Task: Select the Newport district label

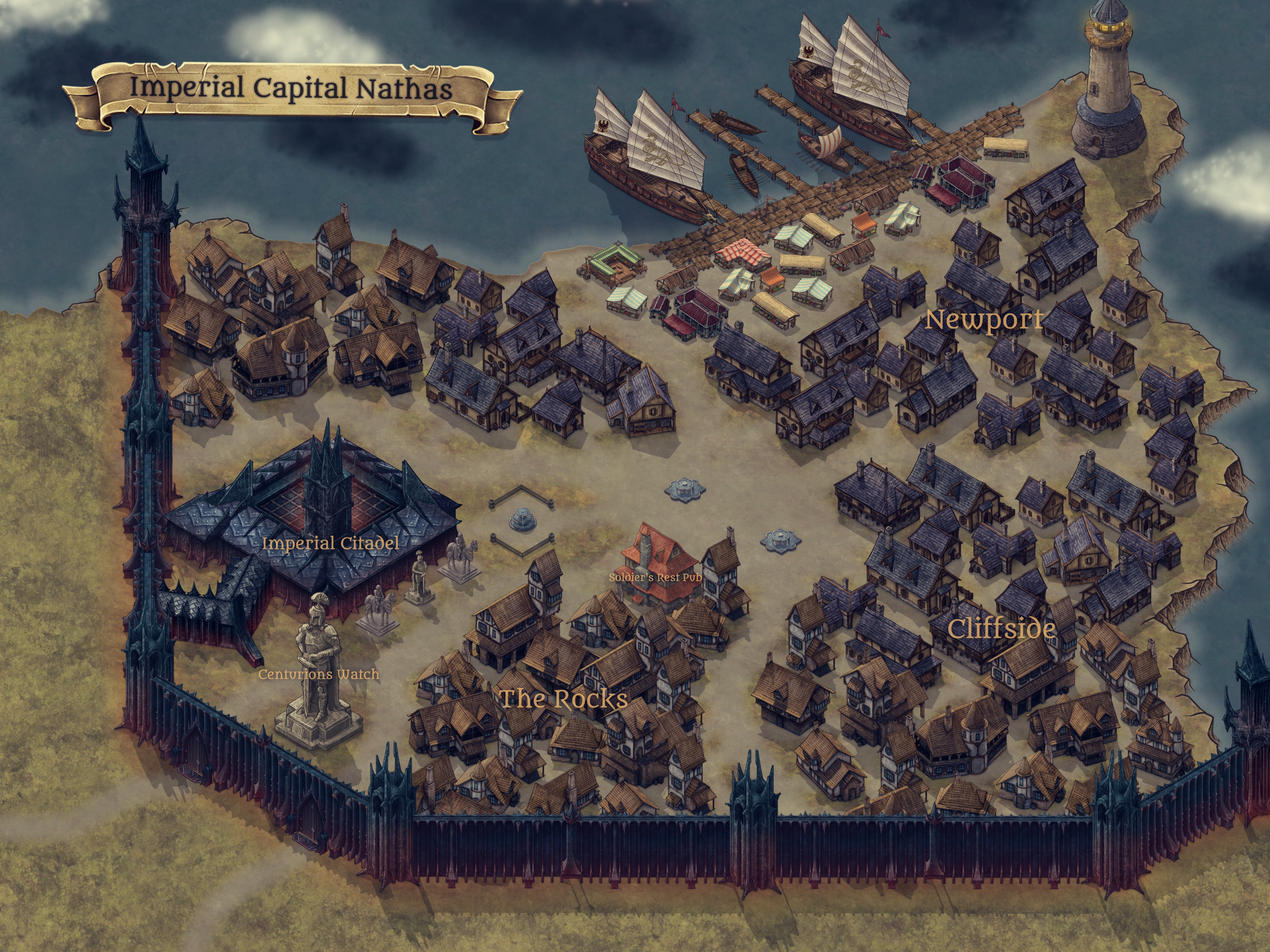Action: click(x=984, y=320)
